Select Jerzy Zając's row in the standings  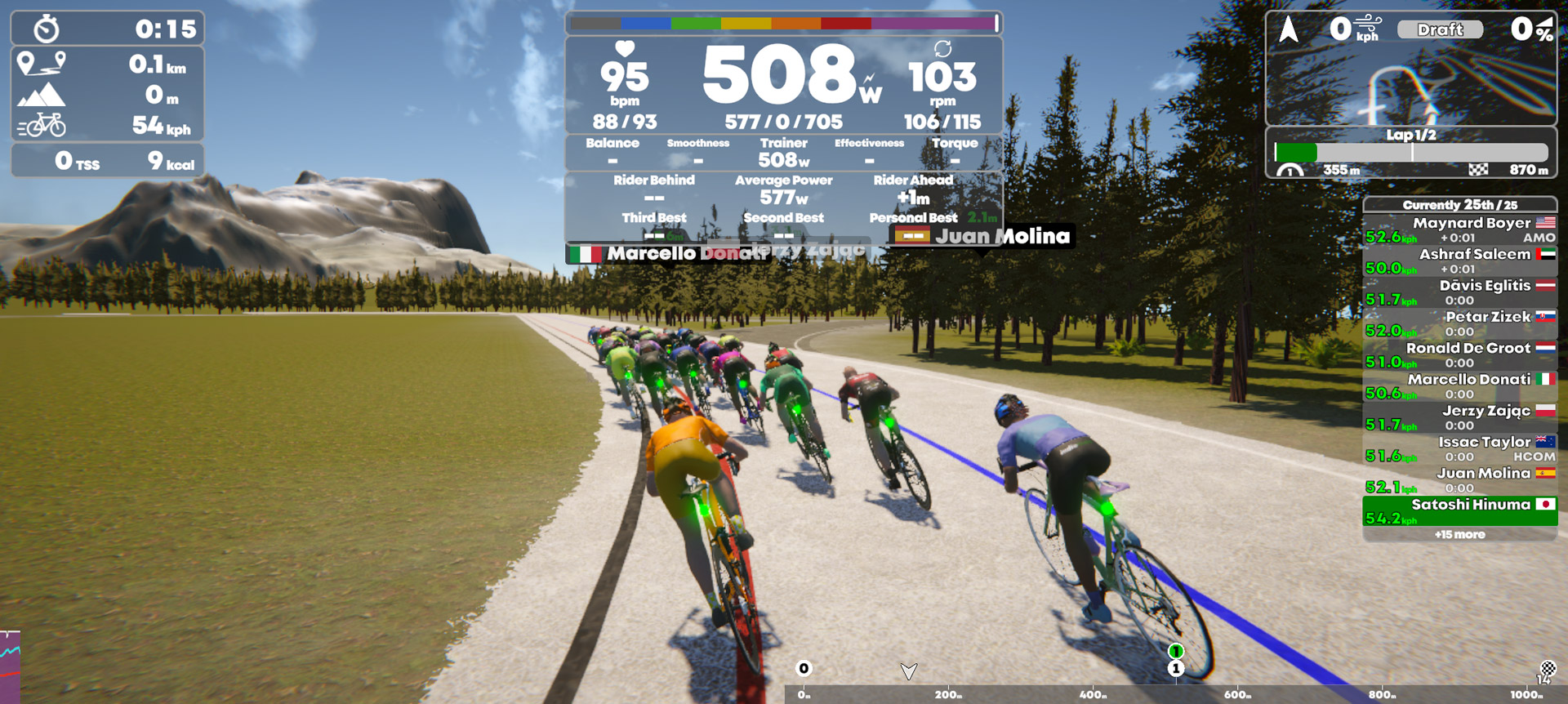tap(1460, 417)
